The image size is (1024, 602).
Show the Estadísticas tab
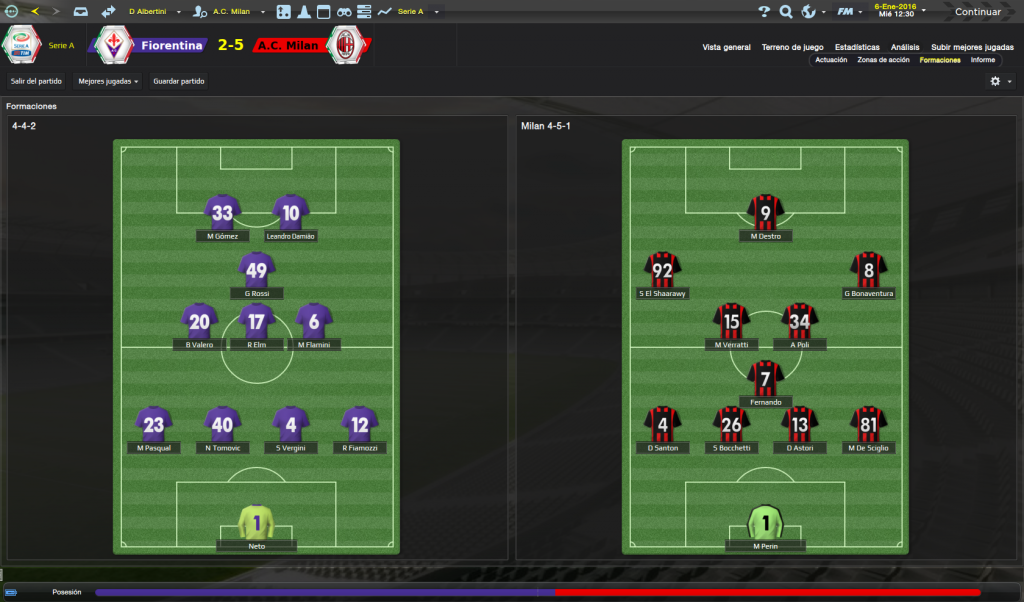[857, 47]
